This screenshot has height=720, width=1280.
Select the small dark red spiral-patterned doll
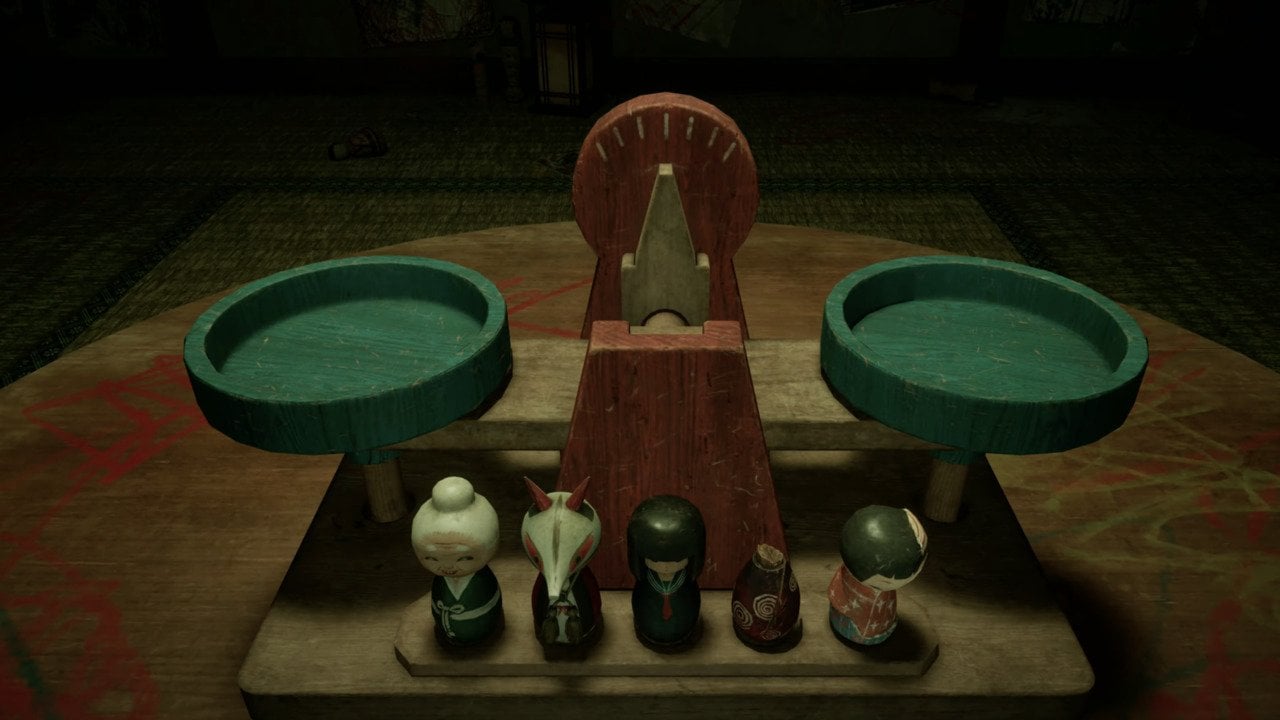766,597
